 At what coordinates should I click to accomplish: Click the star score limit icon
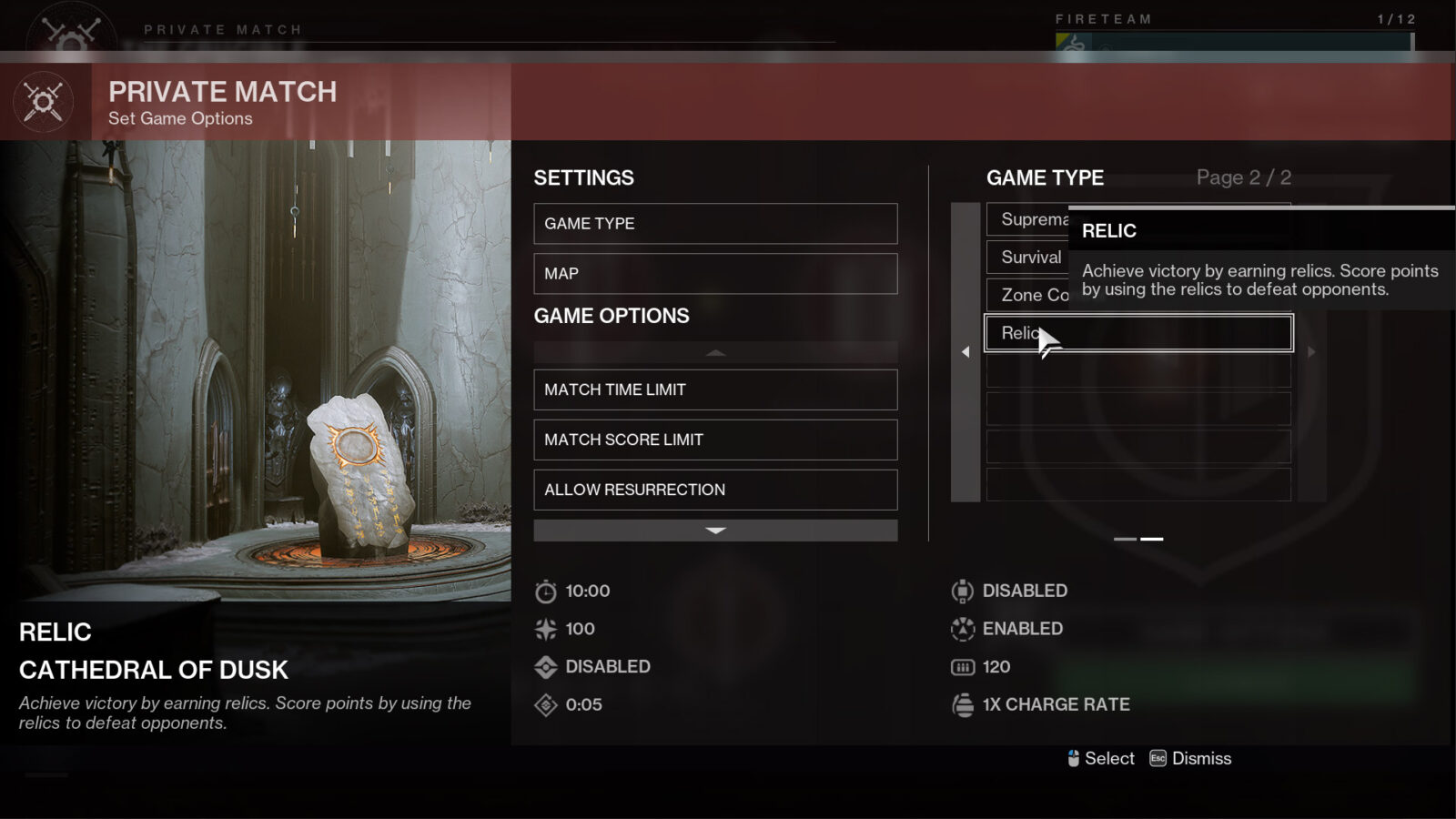click(x=544, y=628)
